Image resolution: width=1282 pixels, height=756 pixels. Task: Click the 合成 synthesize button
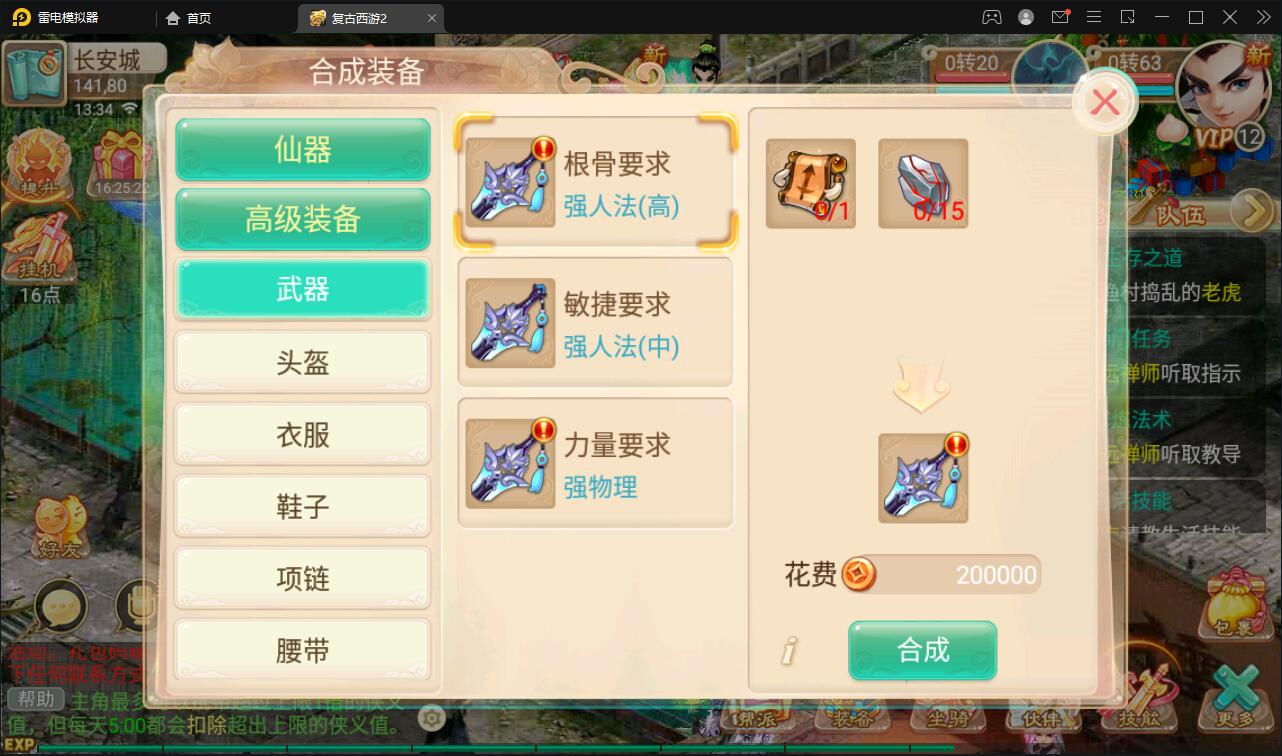point(922,650)
